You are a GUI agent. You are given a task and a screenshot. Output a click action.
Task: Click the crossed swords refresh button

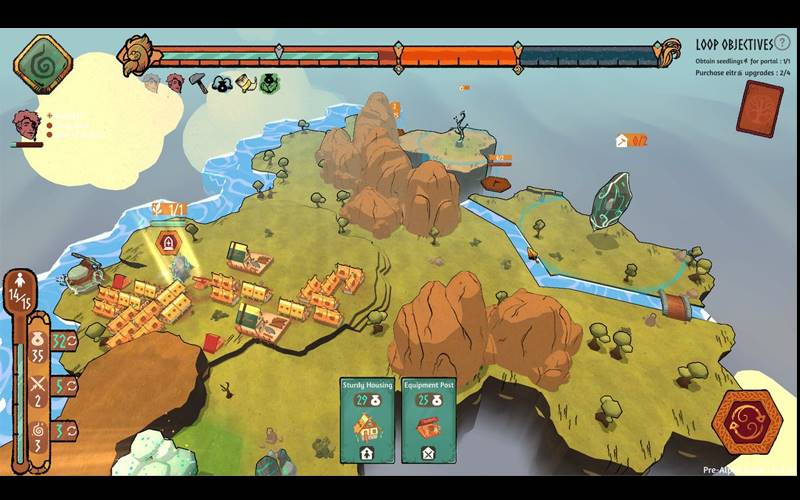point(64,386)
